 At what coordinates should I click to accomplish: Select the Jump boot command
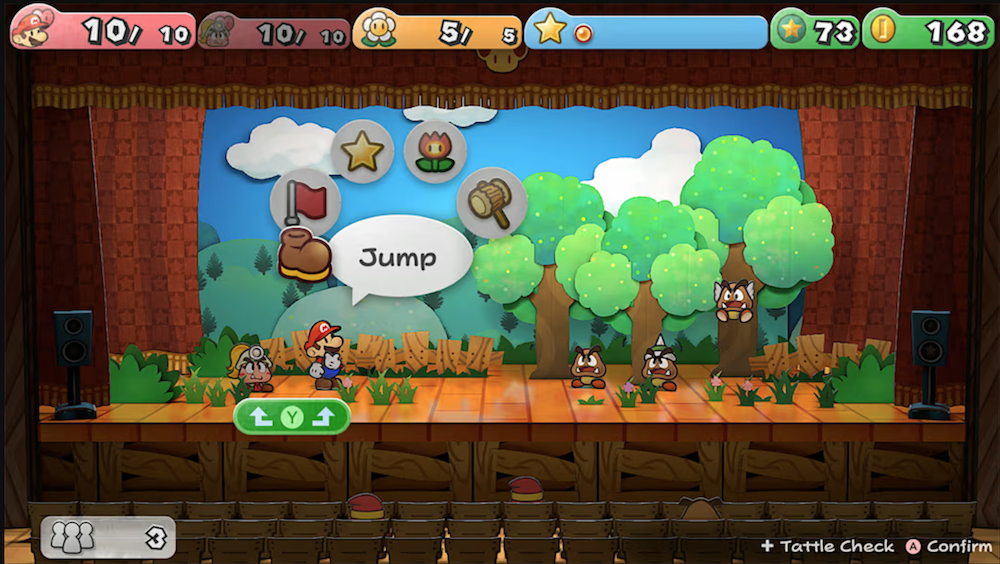tap(304, 256)
